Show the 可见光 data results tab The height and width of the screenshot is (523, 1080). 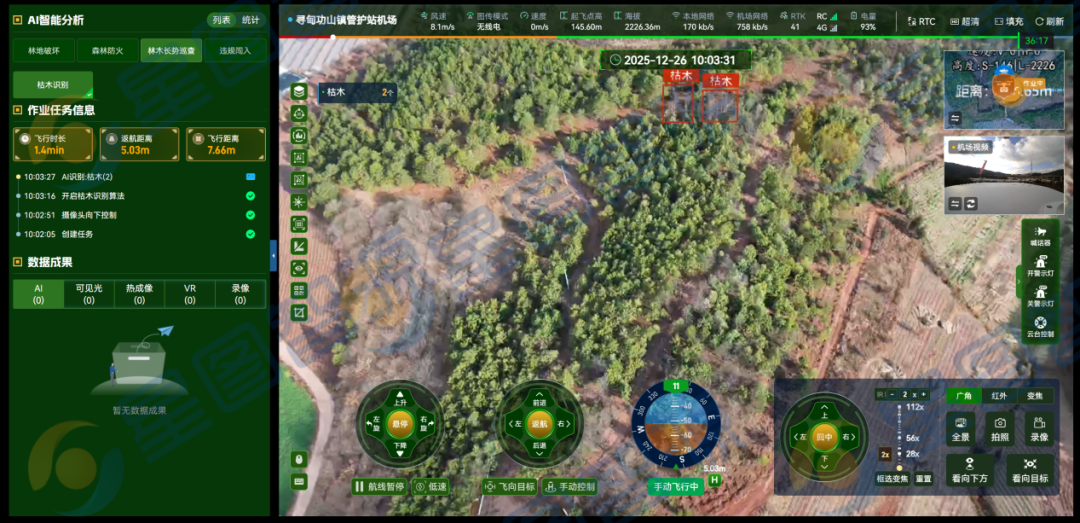pos(89,293)
